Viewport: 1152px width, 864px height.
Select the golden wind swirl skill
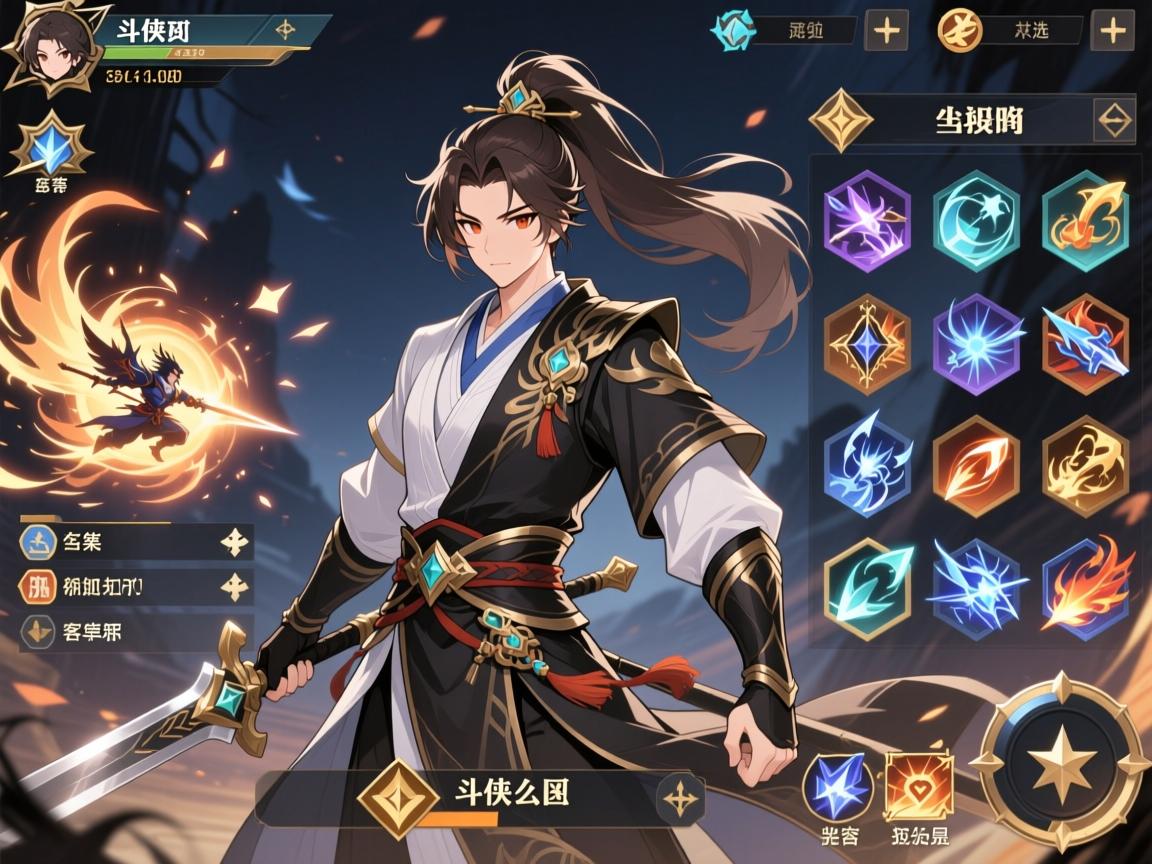pyautogui.click(x=1086, y=464)
